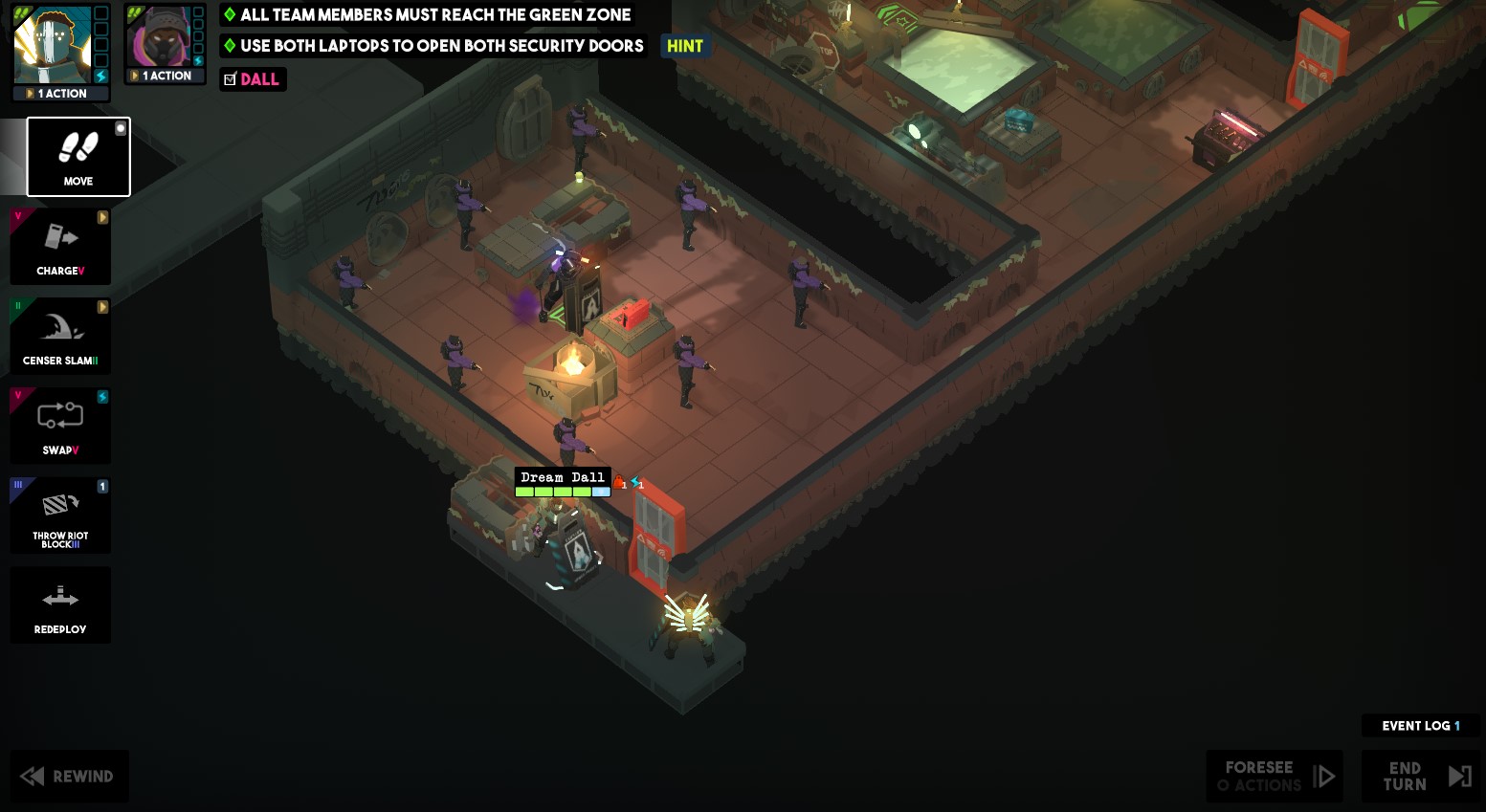Expand the Charge ability upgrade marker

[102, 217]
